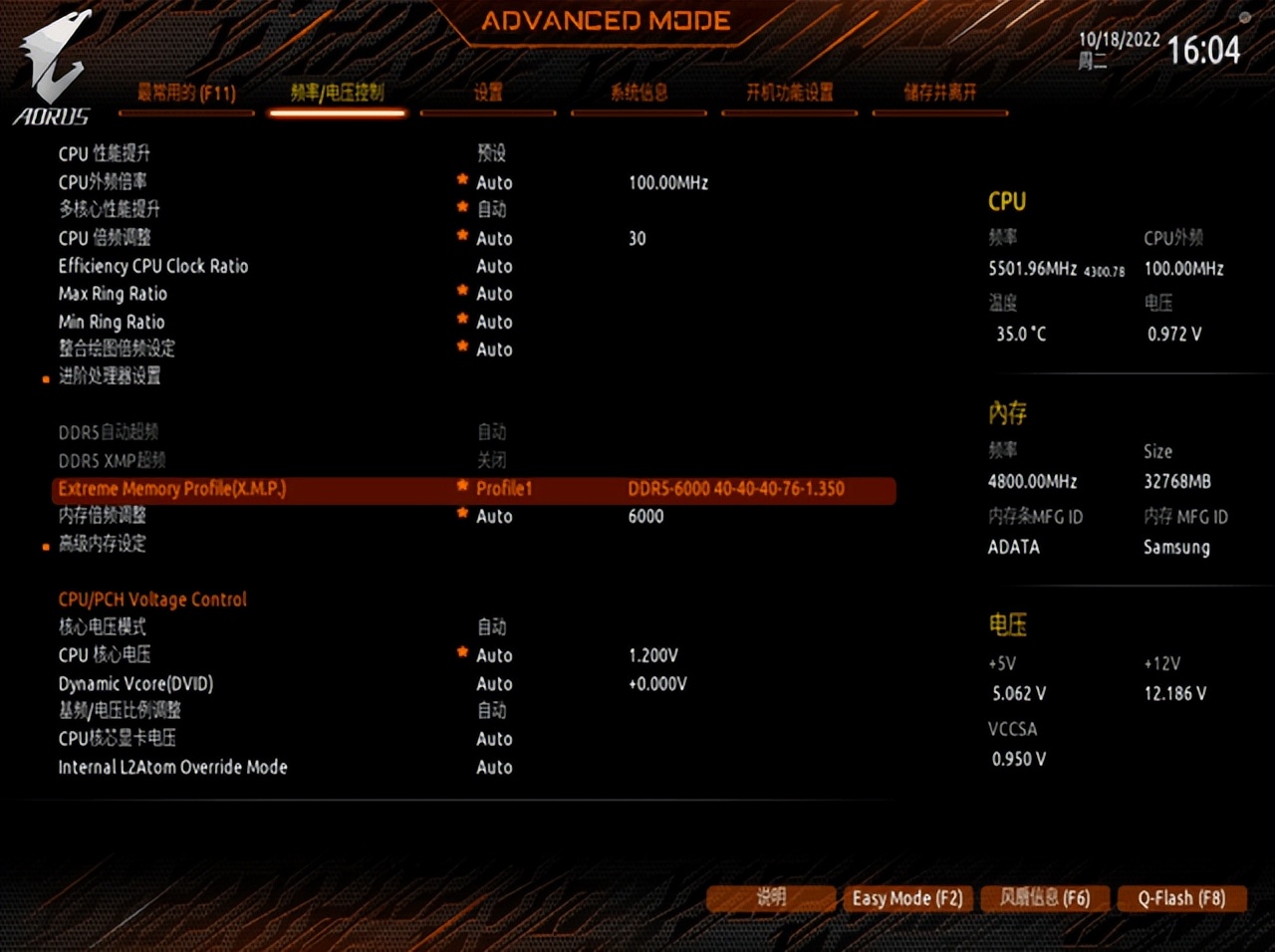Image resolution: width=1275 pixels, height=952 pixels.
Task: Toggle the favorite star on CPU 核心电压
Action: click(461, 651)
